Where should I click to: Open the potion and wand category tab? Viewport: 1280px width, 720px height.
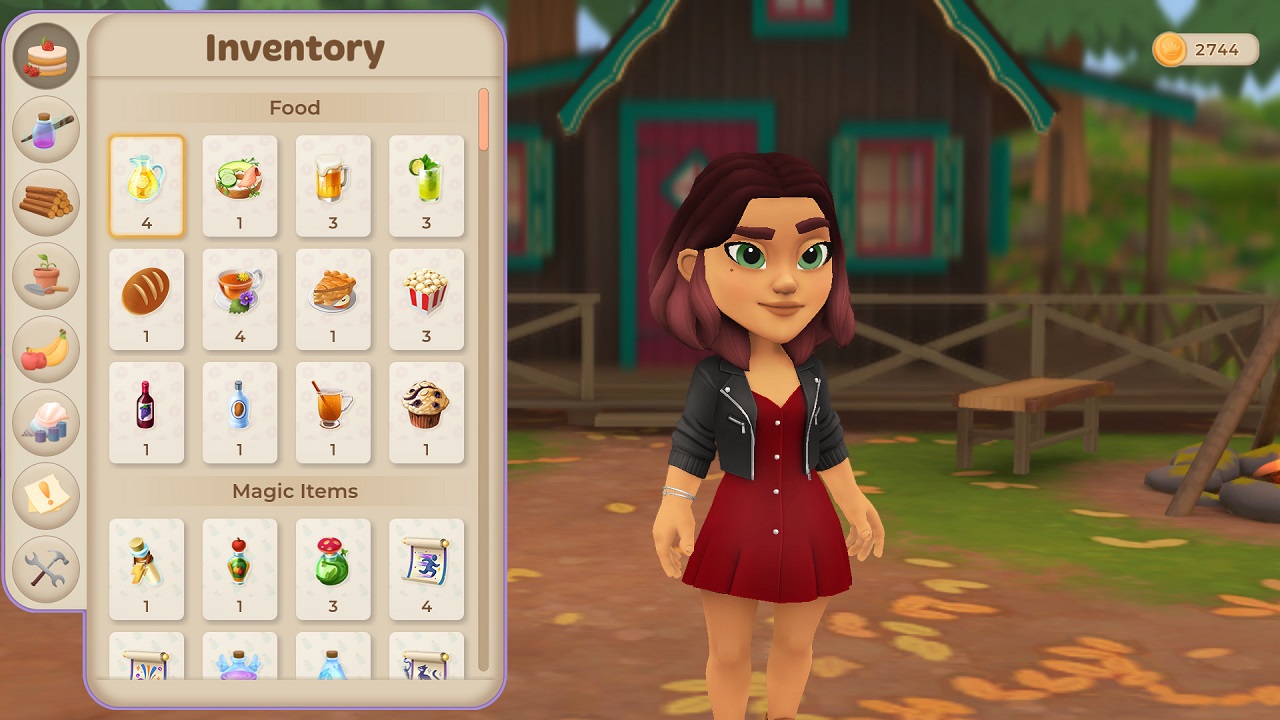pos(46,130)
